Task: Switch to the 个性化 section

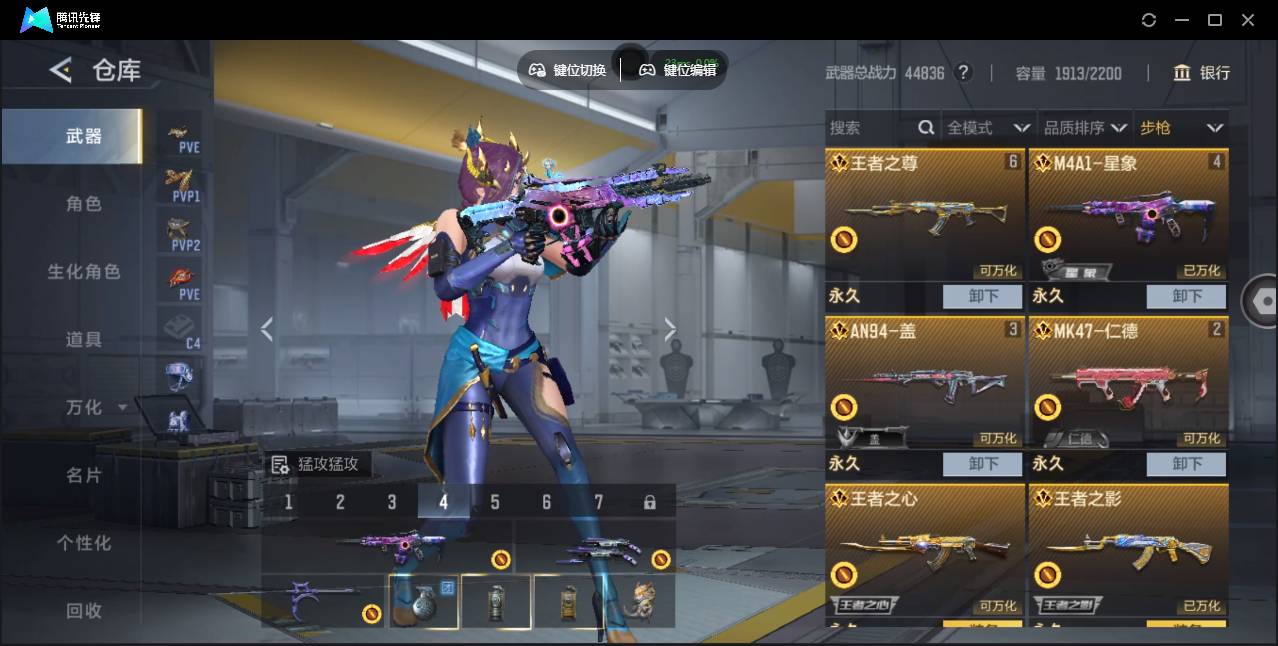Action: [84, 543]
